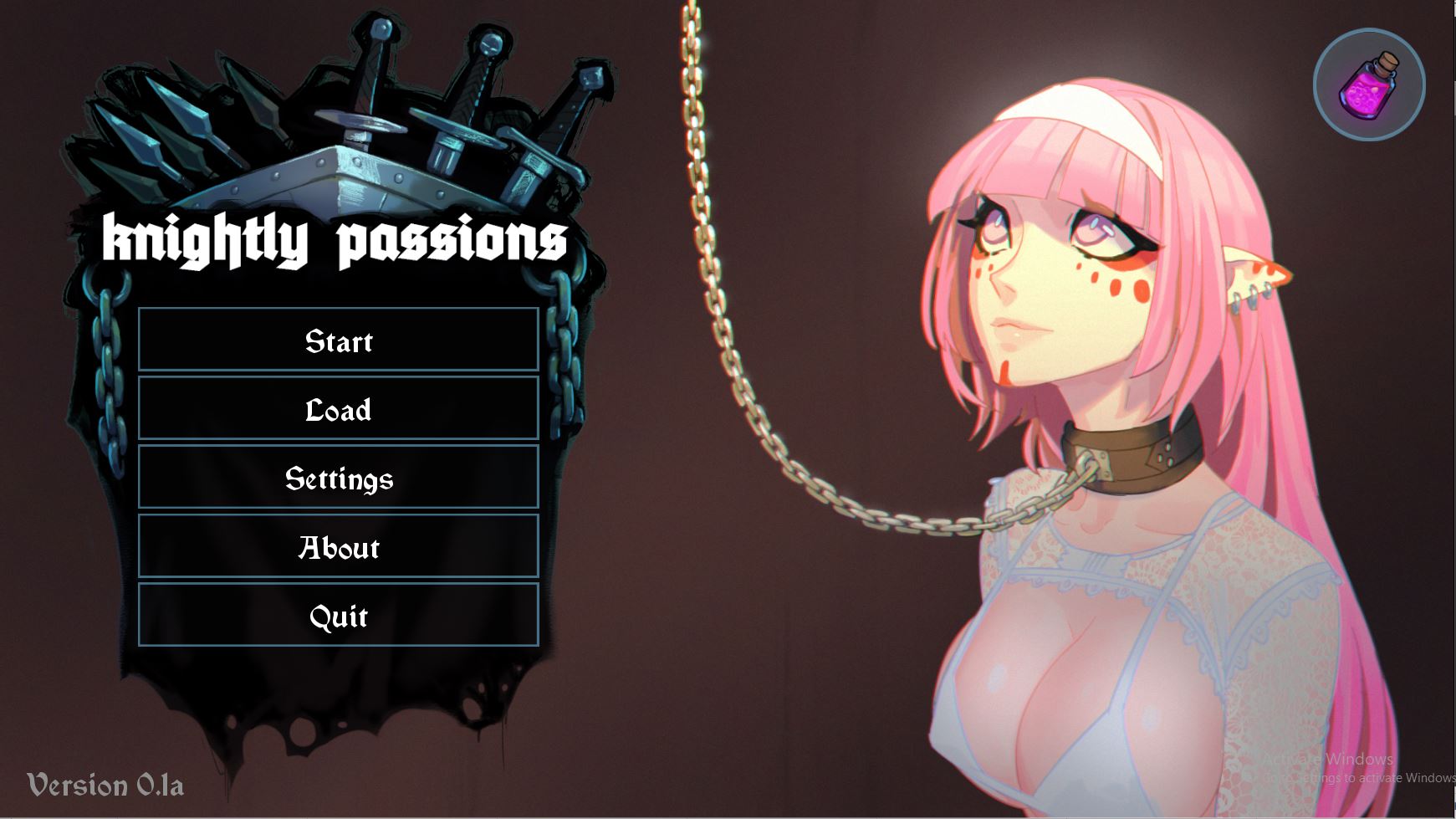The width and height of the screenshot is (1456, 819).
Task: Show the About screen
Action: pyautogui.click(x=338, y=546)
